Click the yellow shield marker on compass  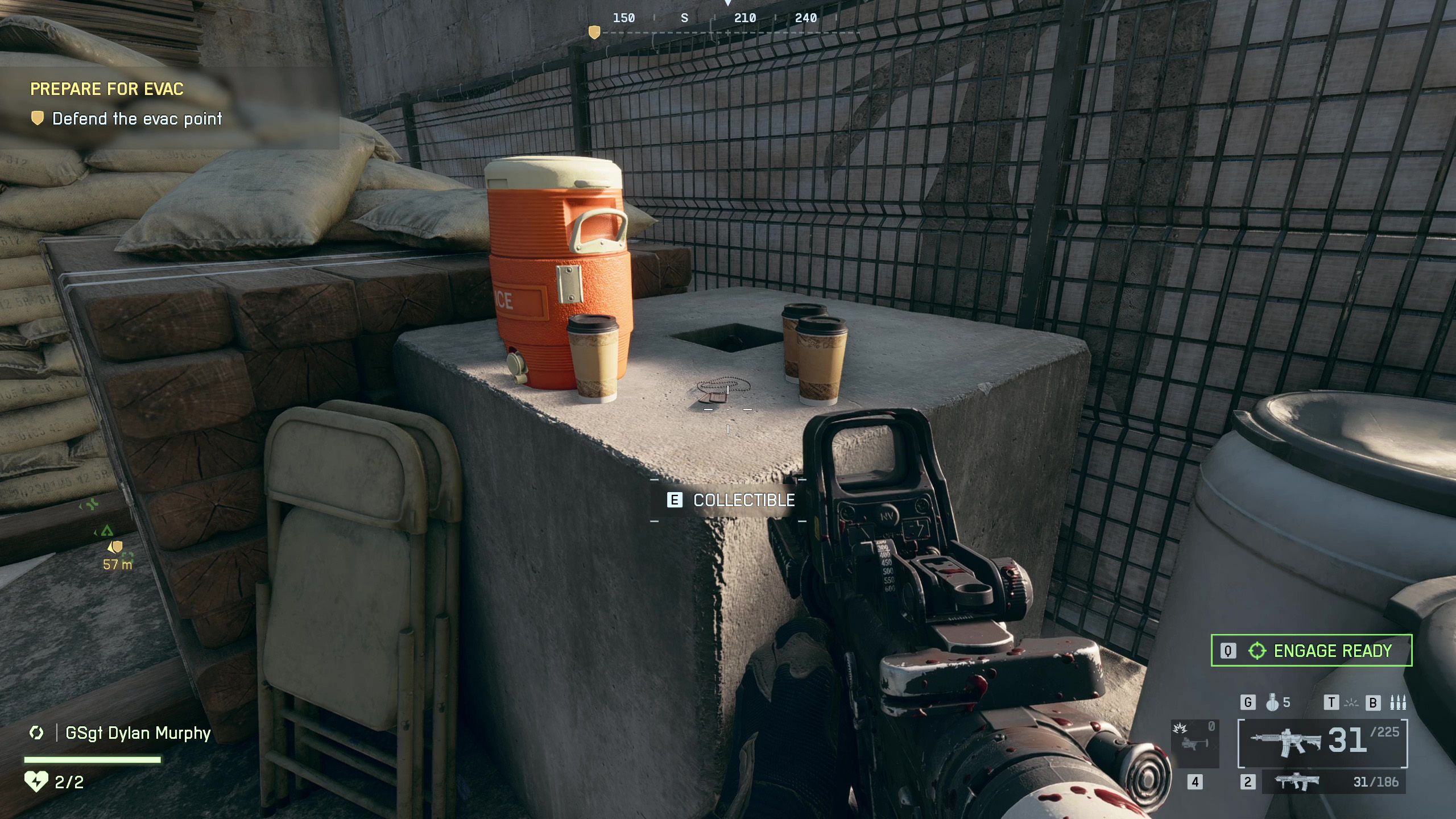[594, 32]
